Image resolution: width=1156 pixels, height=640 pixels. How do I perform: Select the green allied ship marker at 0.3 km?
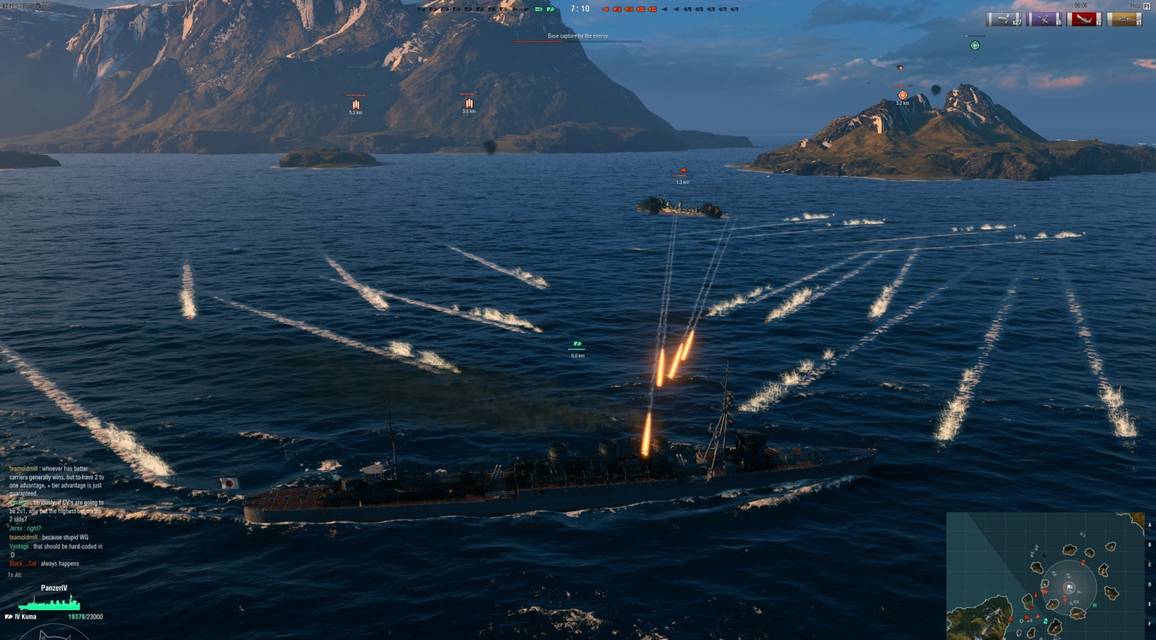pos(577,345)
